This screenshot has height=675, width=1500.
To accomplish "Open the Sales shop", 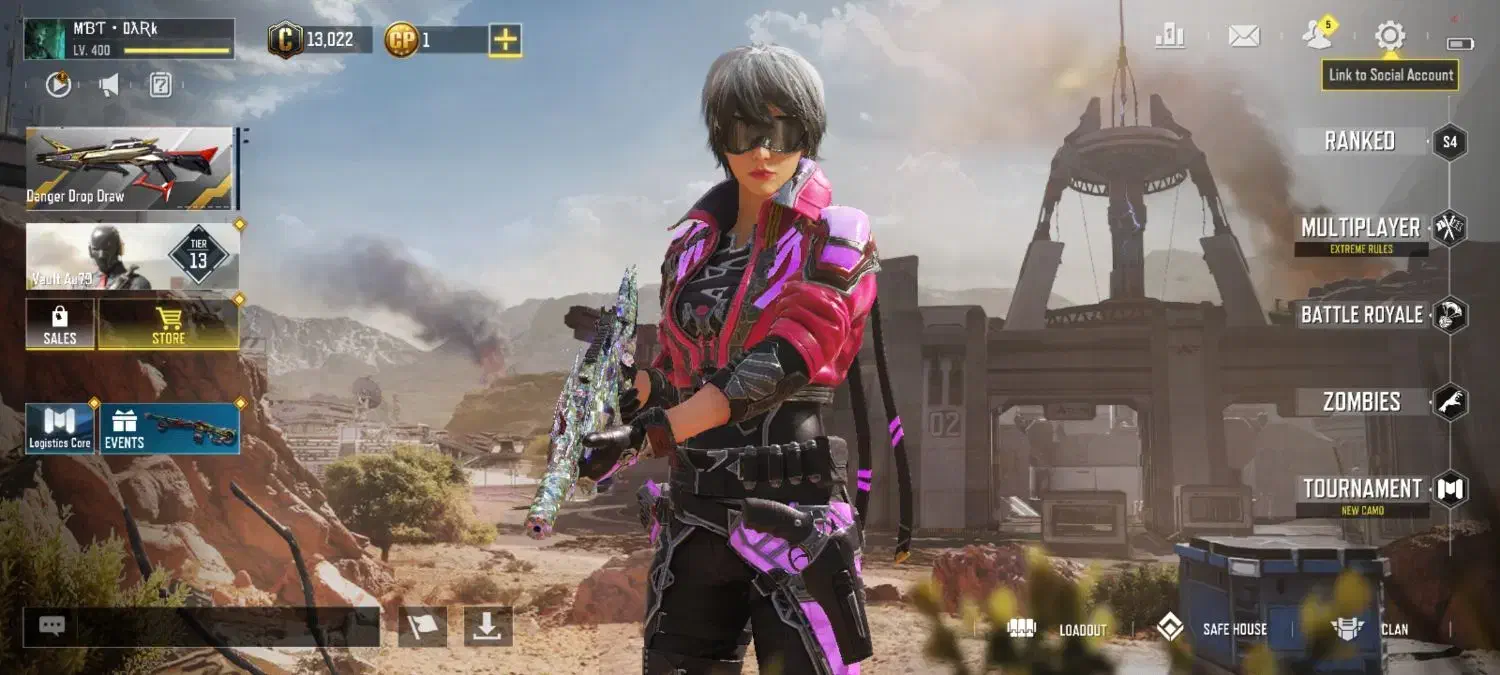I will (x=60, y=324).
